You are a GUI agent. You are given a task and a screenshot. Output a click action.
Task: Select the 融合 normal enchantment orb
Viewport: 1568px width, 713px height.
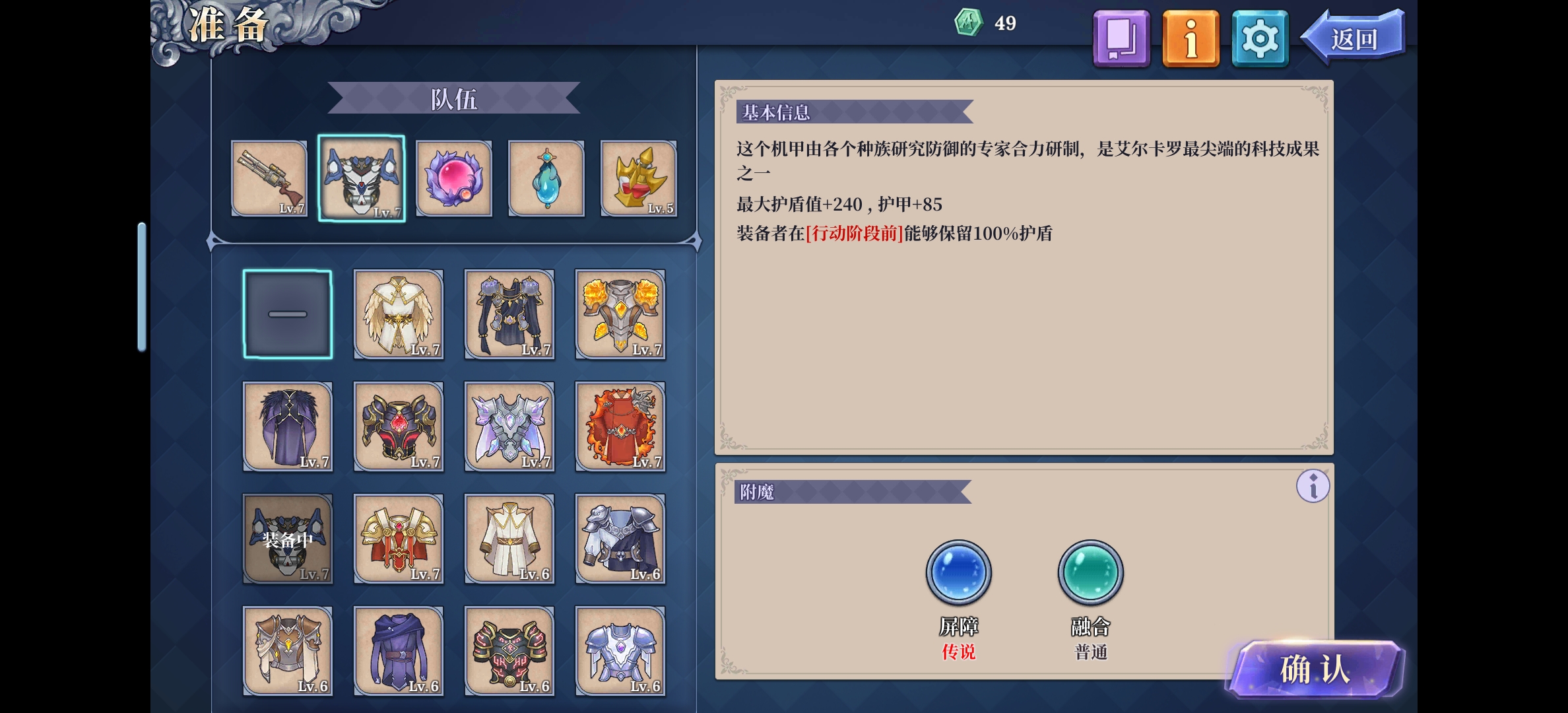click(1090, 572)
